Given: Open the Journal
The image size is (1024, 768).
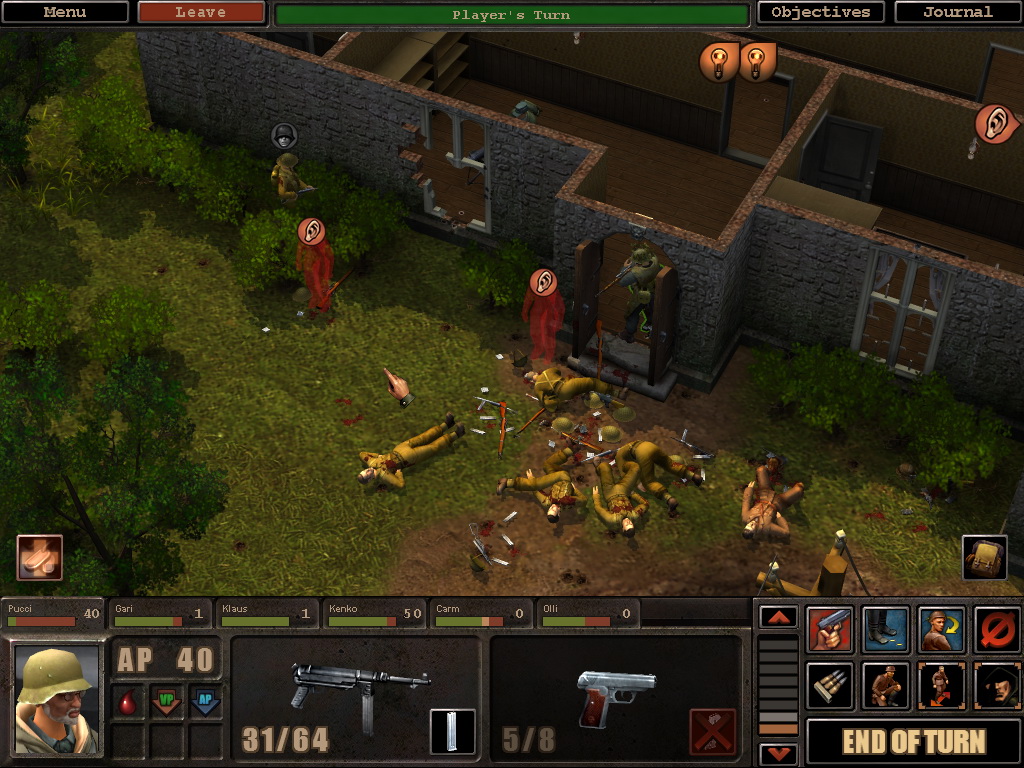Looking at the screenshot, I should [957, 13].
